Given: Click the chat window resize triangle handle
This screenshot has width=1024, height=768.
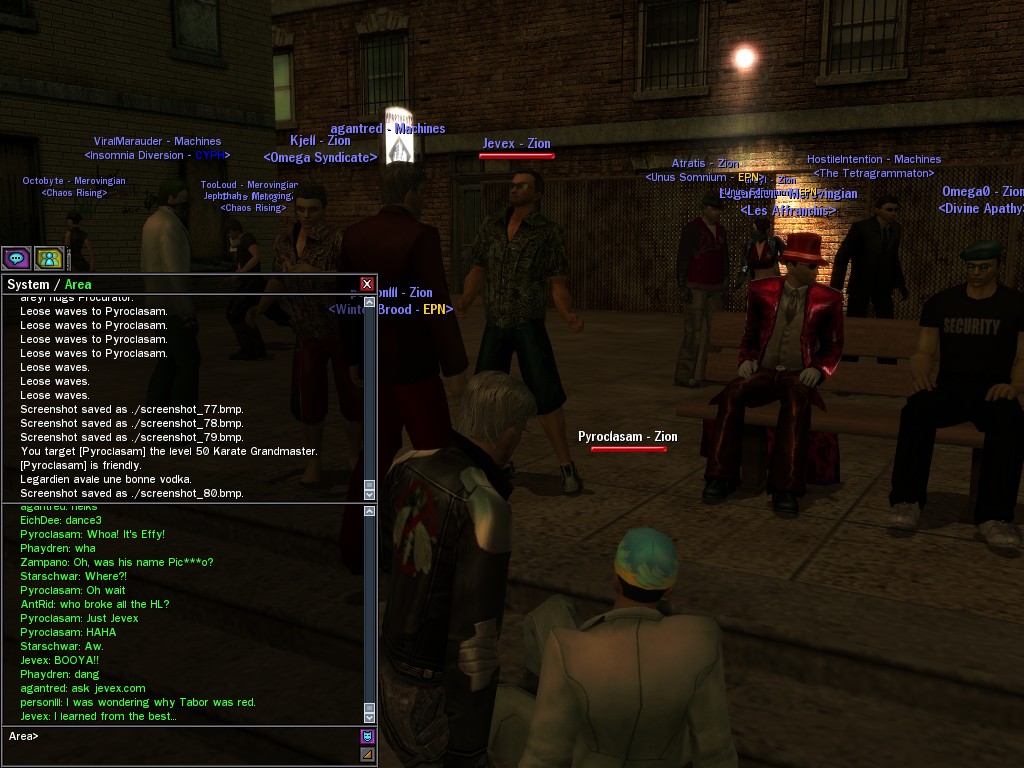Looking at the screenshot, I should coord(367,755).
